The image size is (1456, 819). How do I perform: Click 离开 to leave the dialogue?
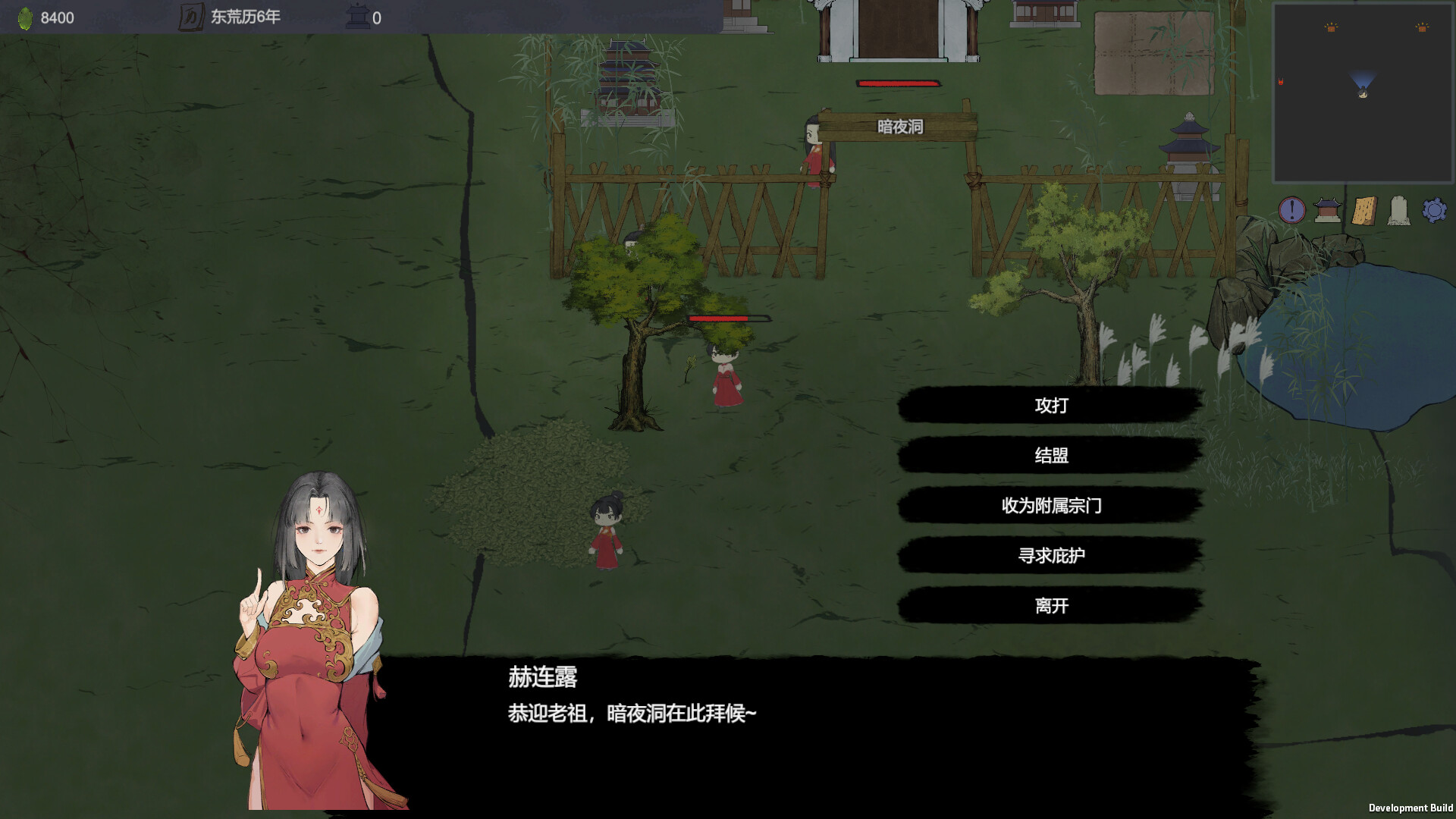tap(1050, 605)
